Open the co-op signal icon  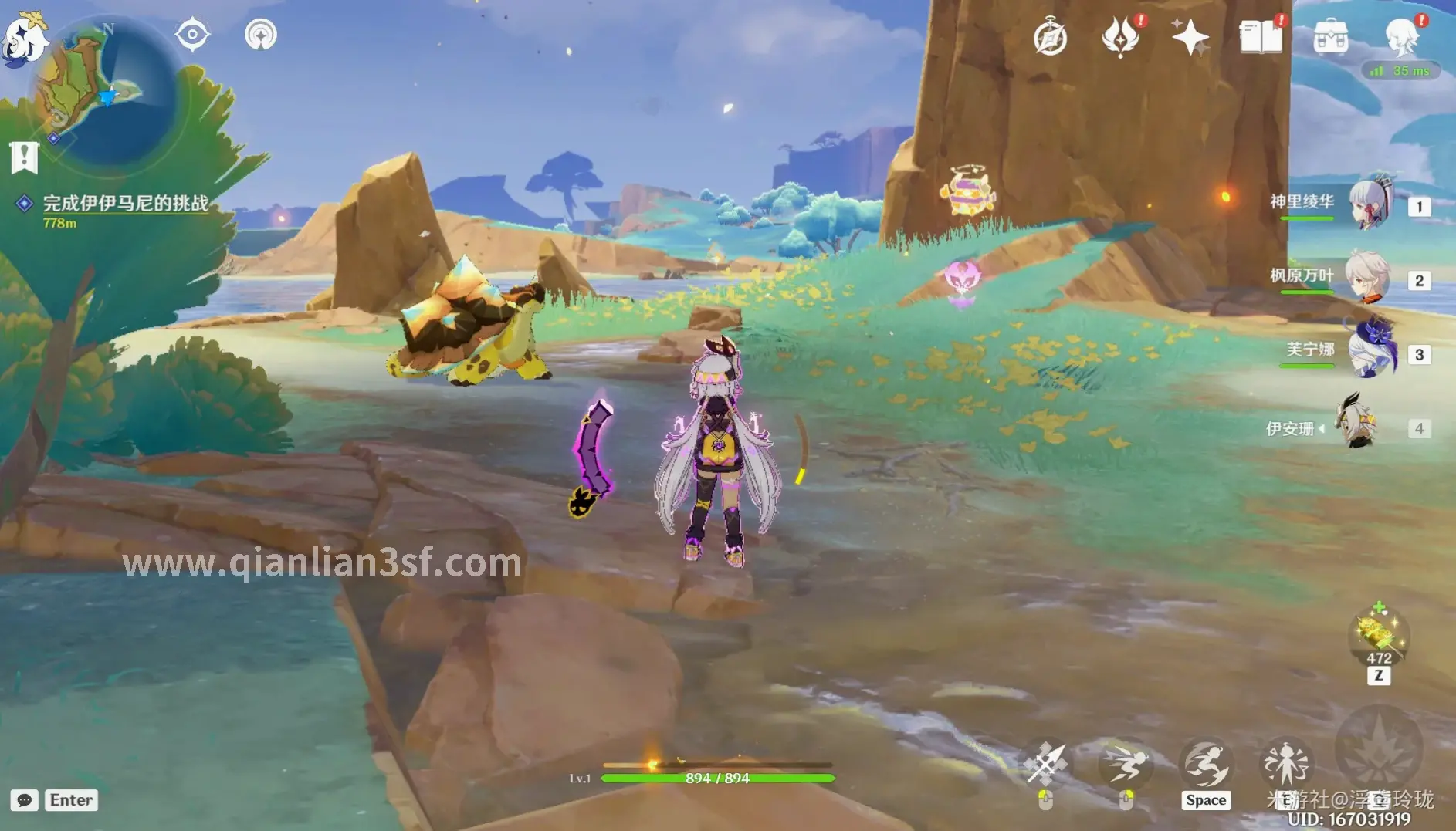point(261,35)
